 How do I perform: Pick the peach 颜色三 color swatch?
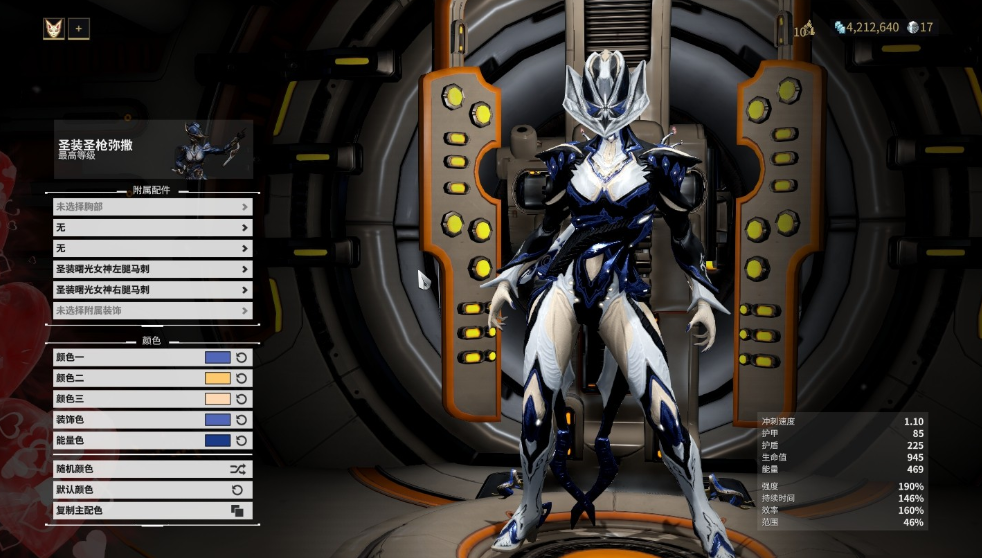tap(217, 399)
